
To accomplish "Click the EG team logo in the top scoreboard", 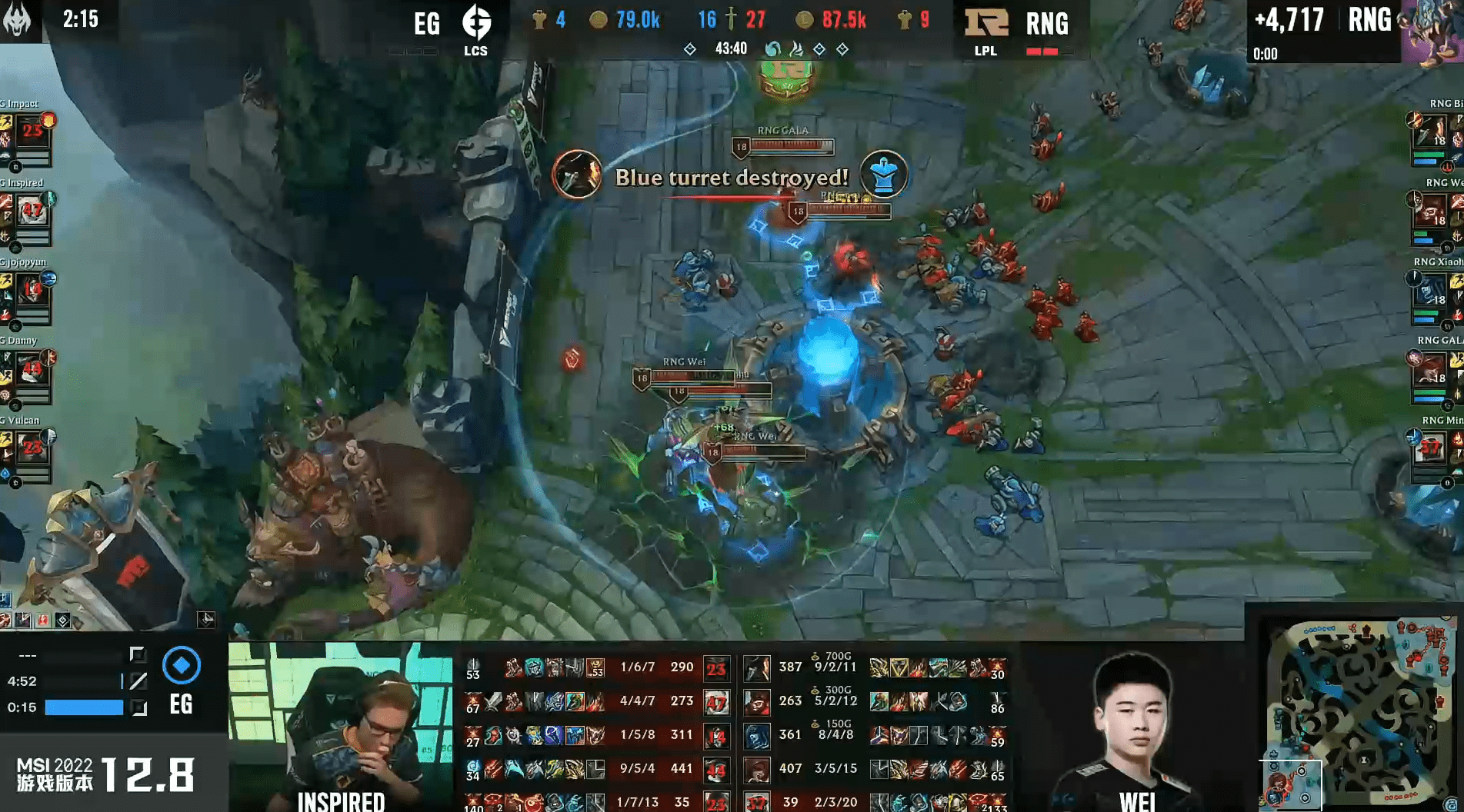I will [476, 22].
